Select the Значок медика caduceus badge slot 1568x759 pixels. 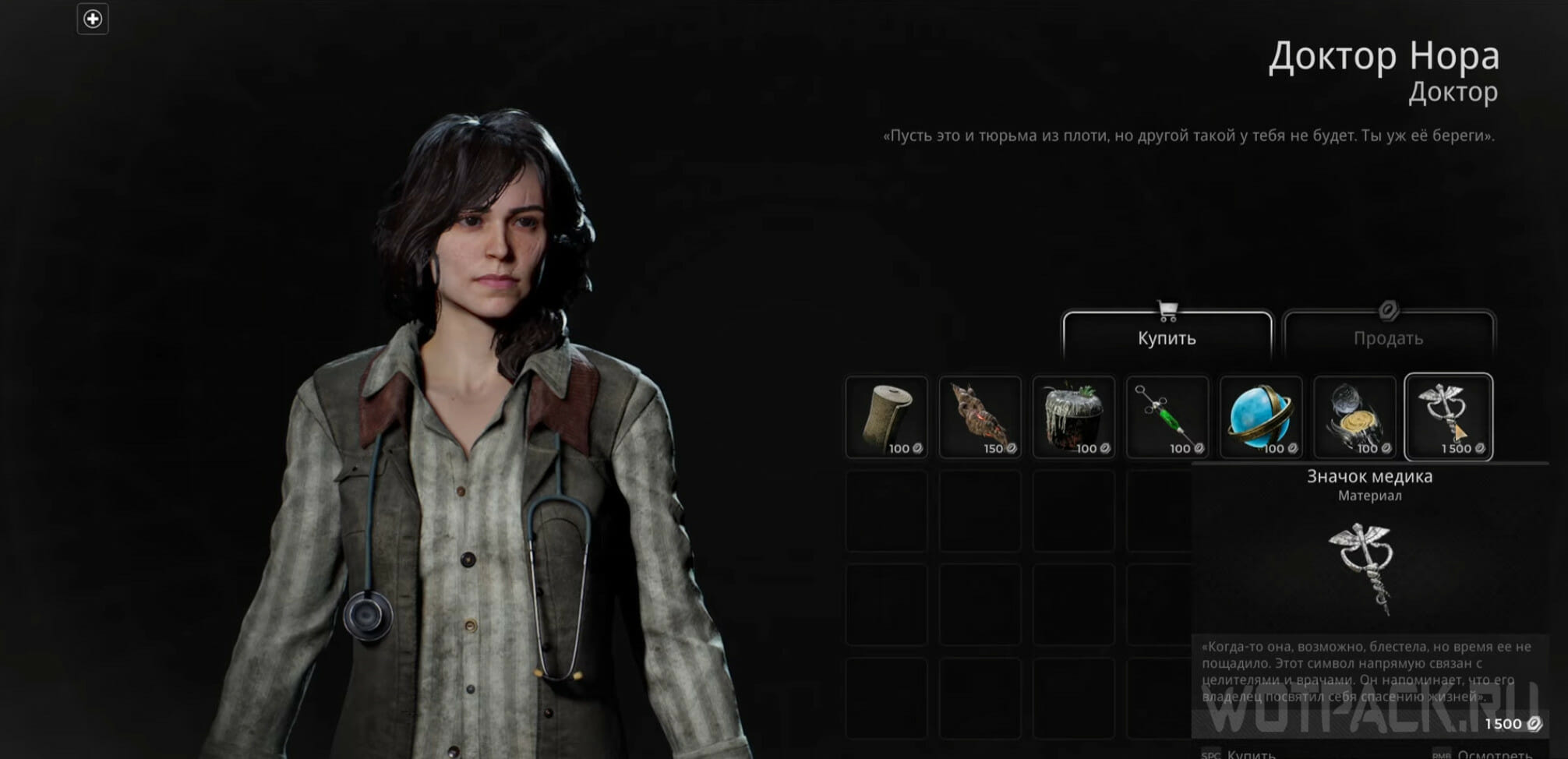point(1448,417)
